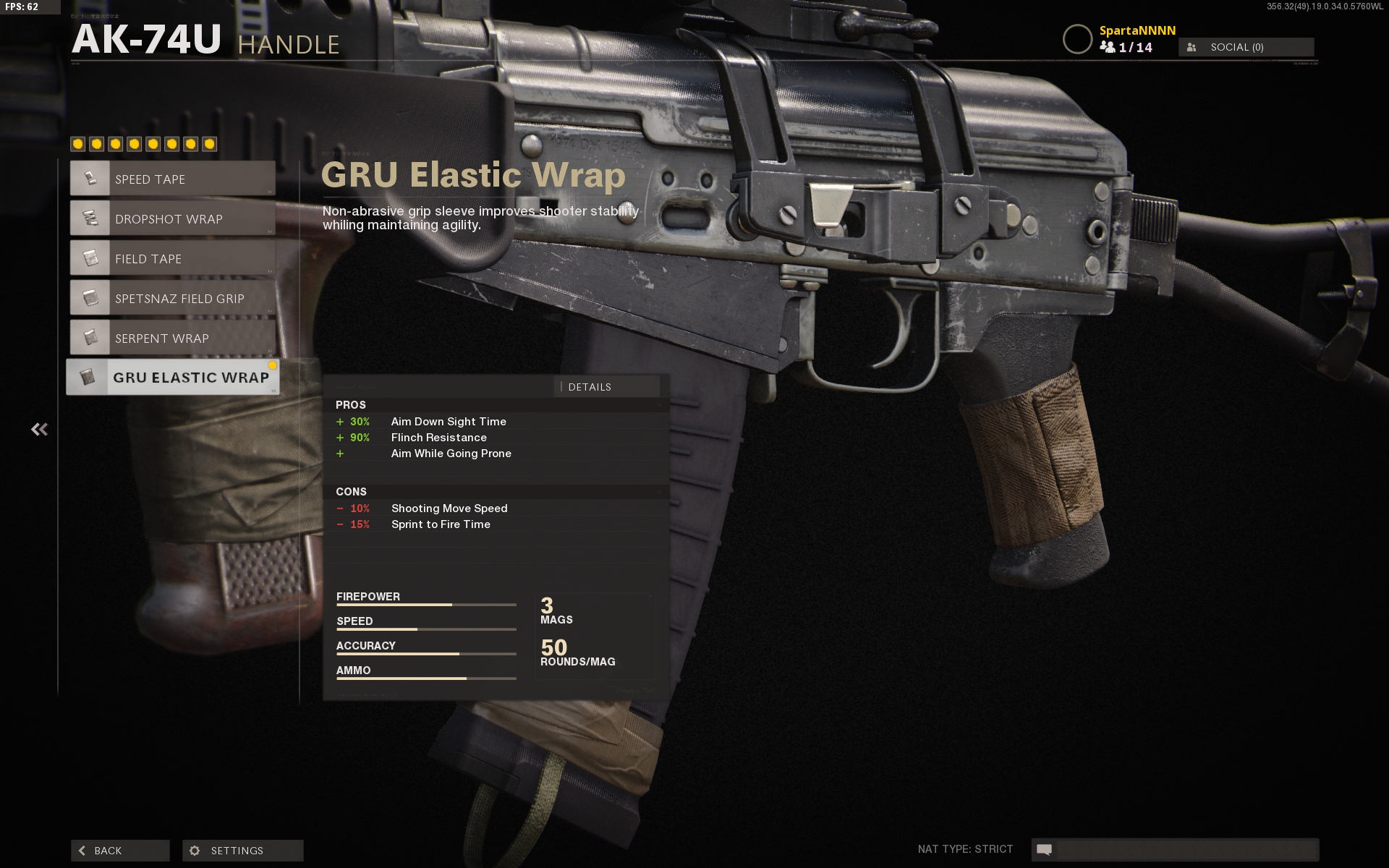This screenshot has width=1389, height=868.
Task: Select the Serpent Wrap attachment
Action: [173, 338]
